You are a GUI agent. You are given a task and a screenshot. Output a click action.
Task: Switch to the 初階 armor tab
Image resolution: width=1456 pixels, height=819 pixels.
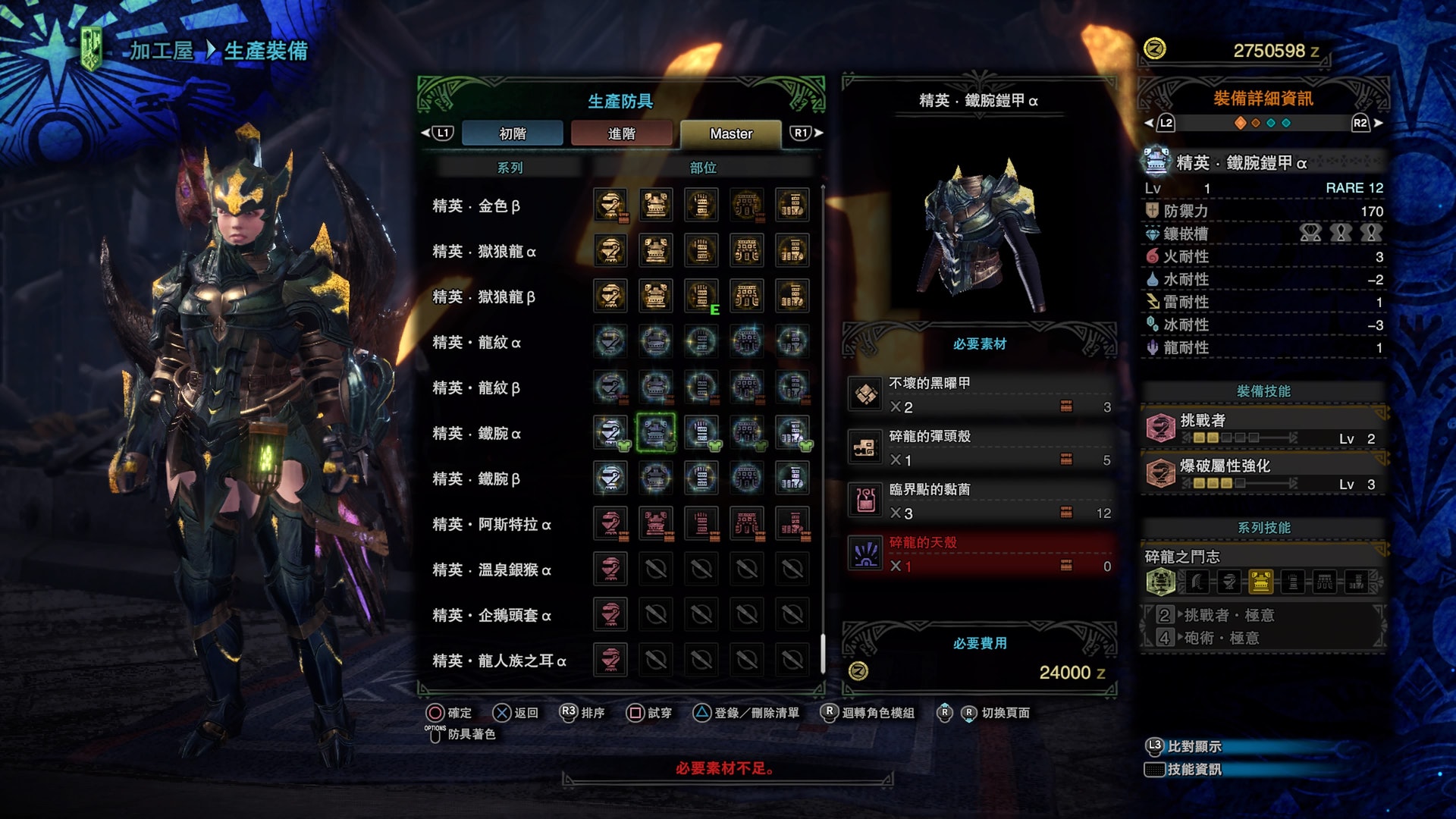tap(512, 133)
